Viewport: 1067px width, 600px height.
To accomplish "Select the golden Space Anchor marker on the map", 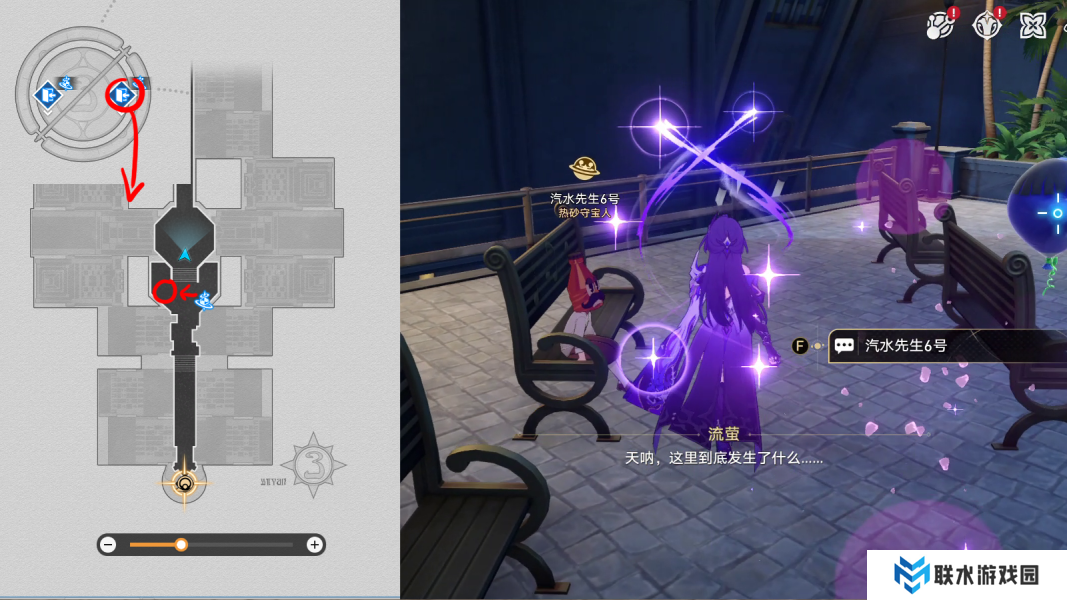I will (184, 486).
